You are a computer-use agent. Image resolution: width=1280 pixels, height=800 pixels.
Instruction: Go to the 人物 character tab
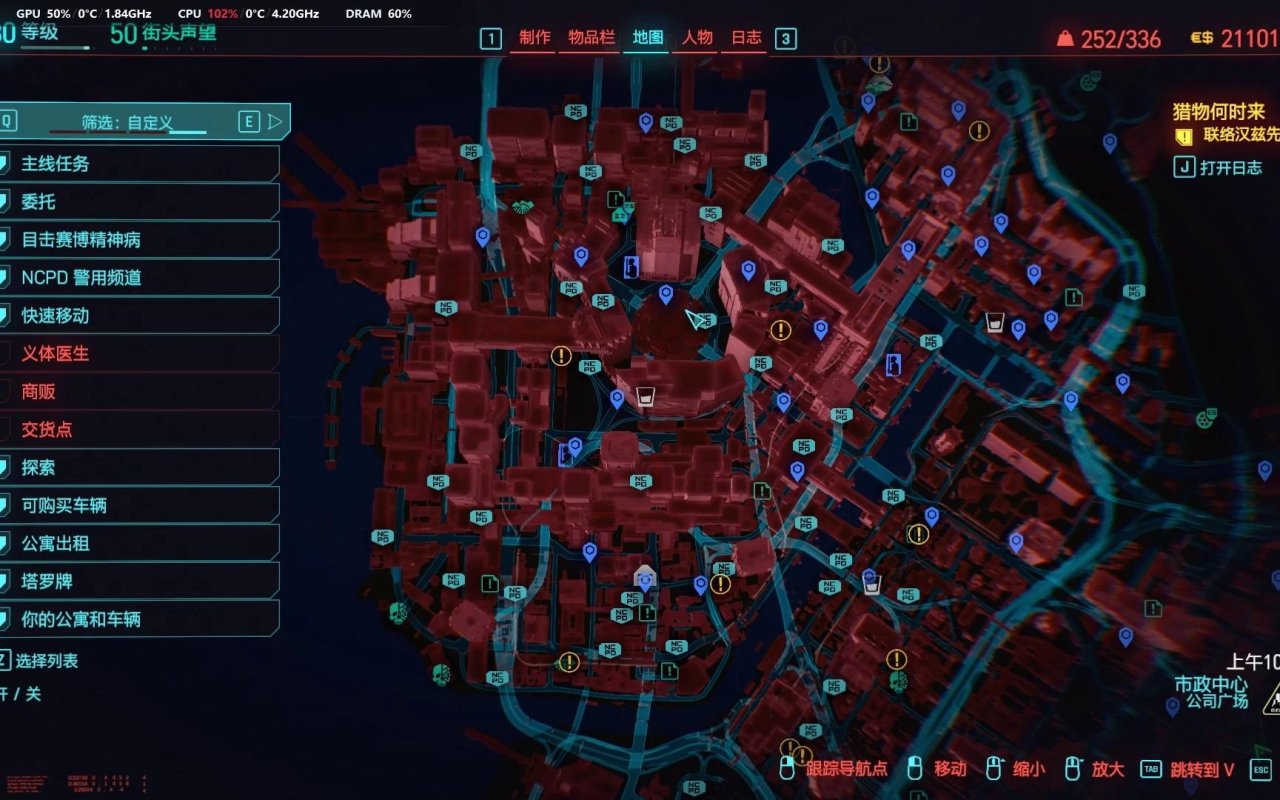click(697, 38)
